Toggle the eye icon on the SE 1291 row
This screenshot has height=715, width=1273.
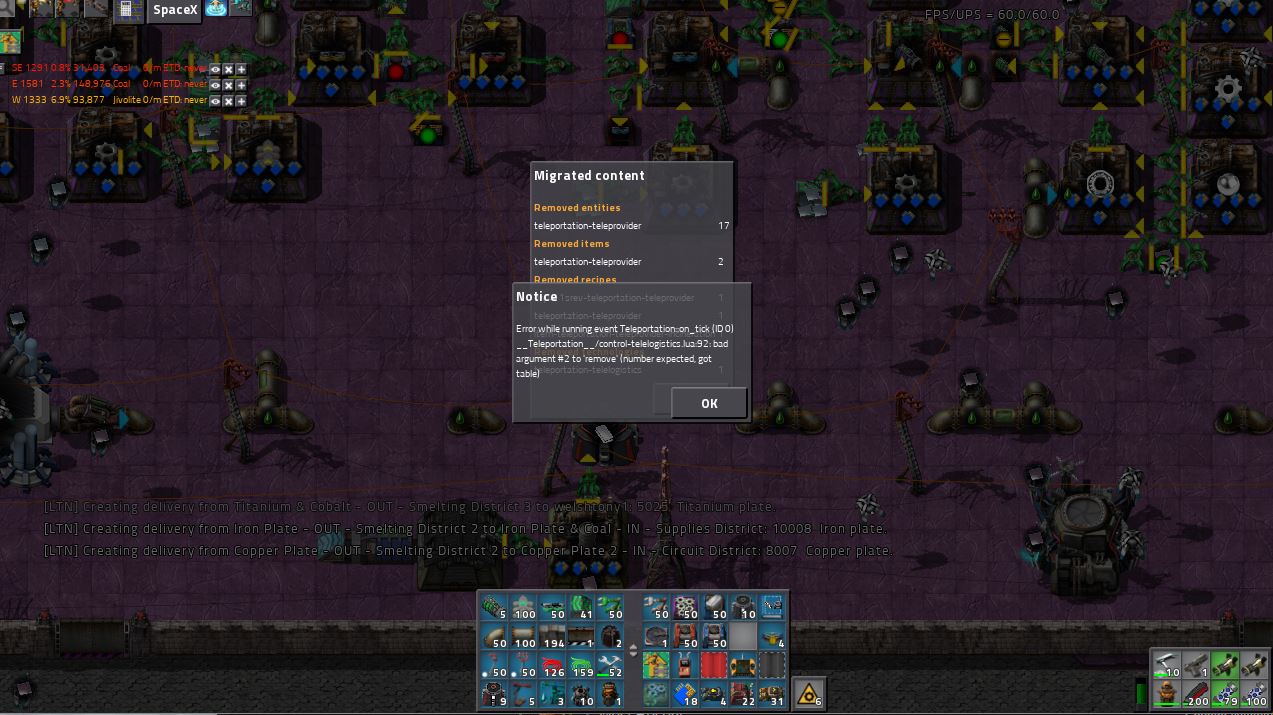click(215, 69)
